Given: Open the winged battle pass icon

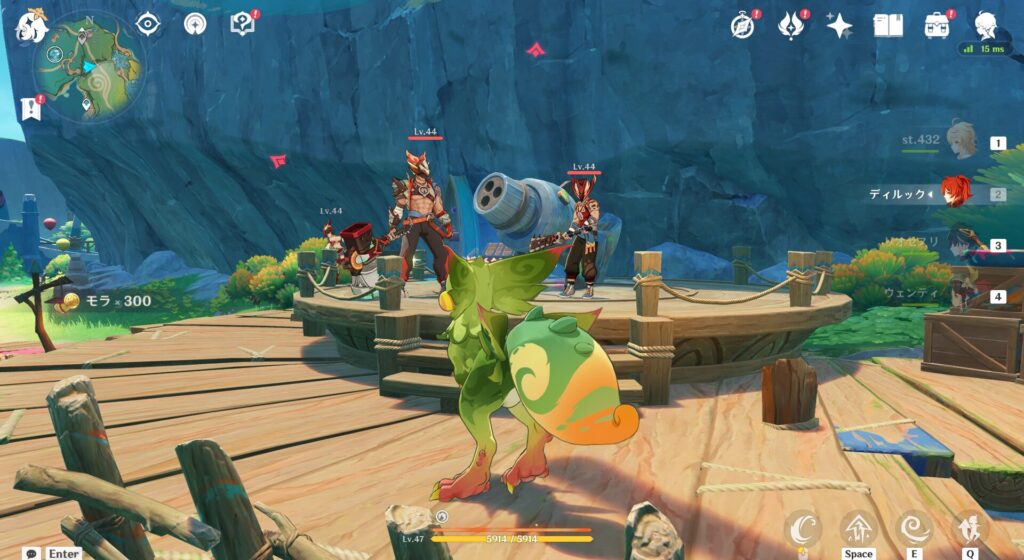Looking at the screenshot, I should coord(792,25).
